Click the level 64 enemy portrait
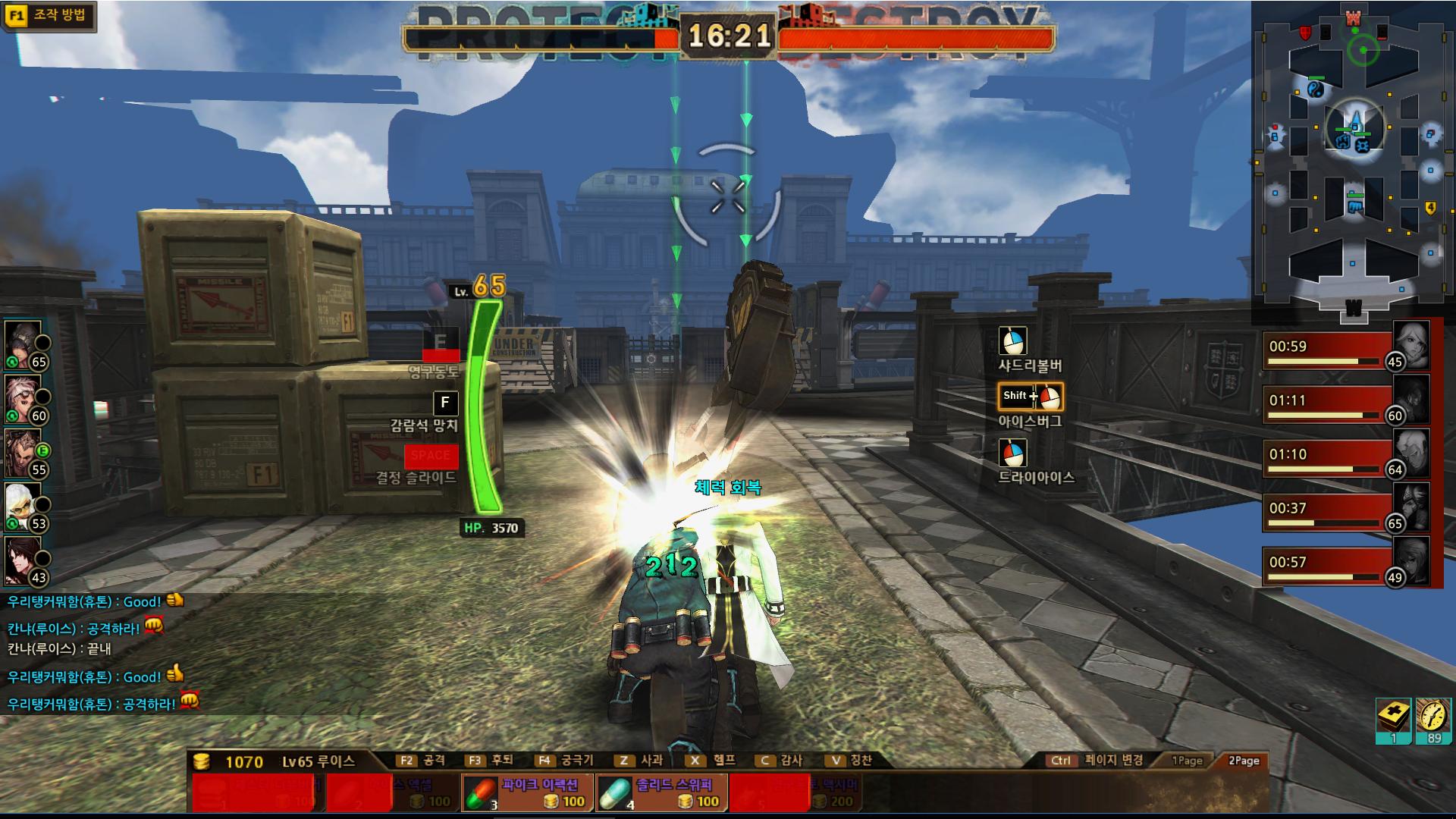 tap(1410, 452)
